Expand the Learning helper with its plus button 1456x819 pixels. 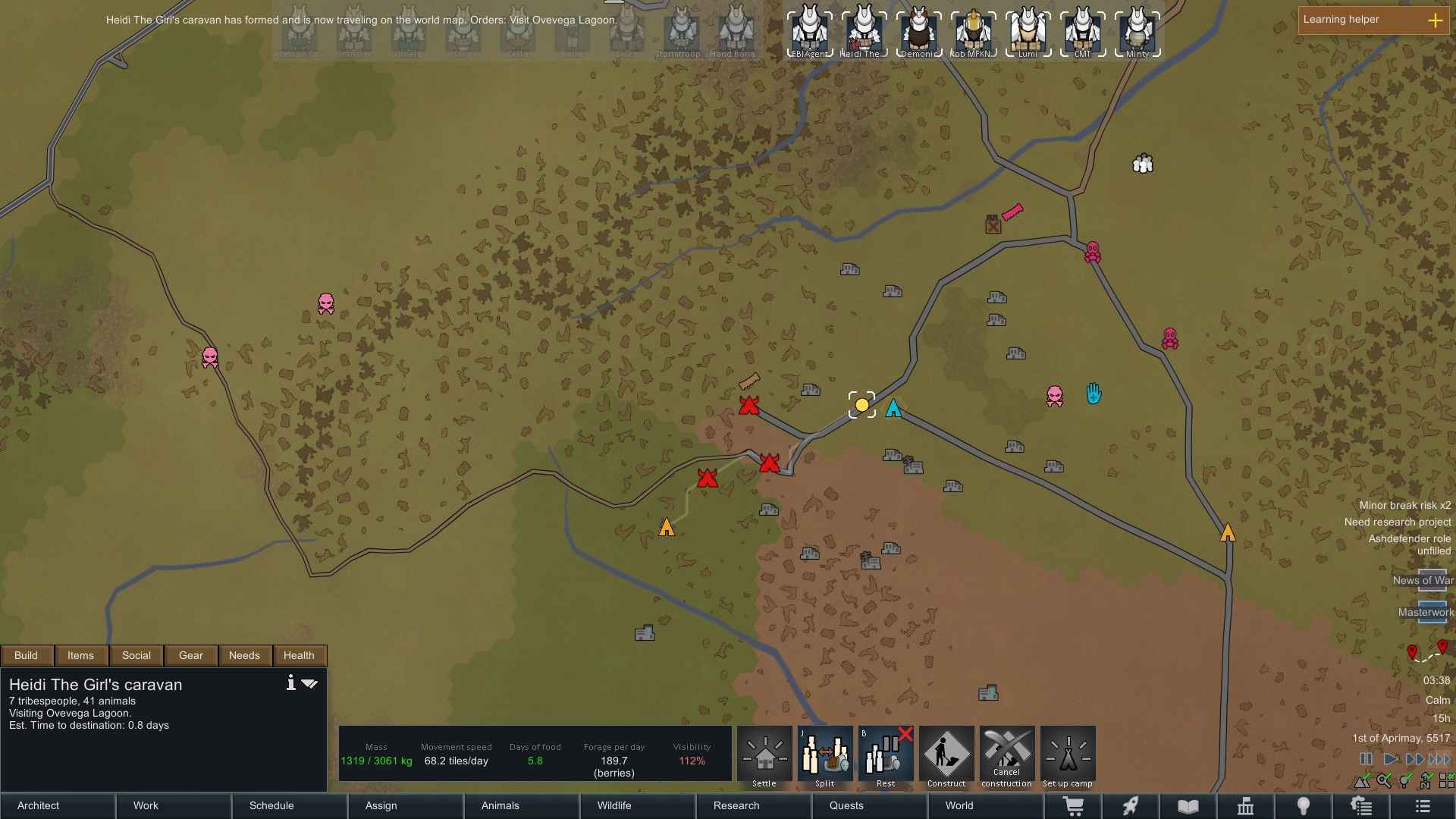1436,20
